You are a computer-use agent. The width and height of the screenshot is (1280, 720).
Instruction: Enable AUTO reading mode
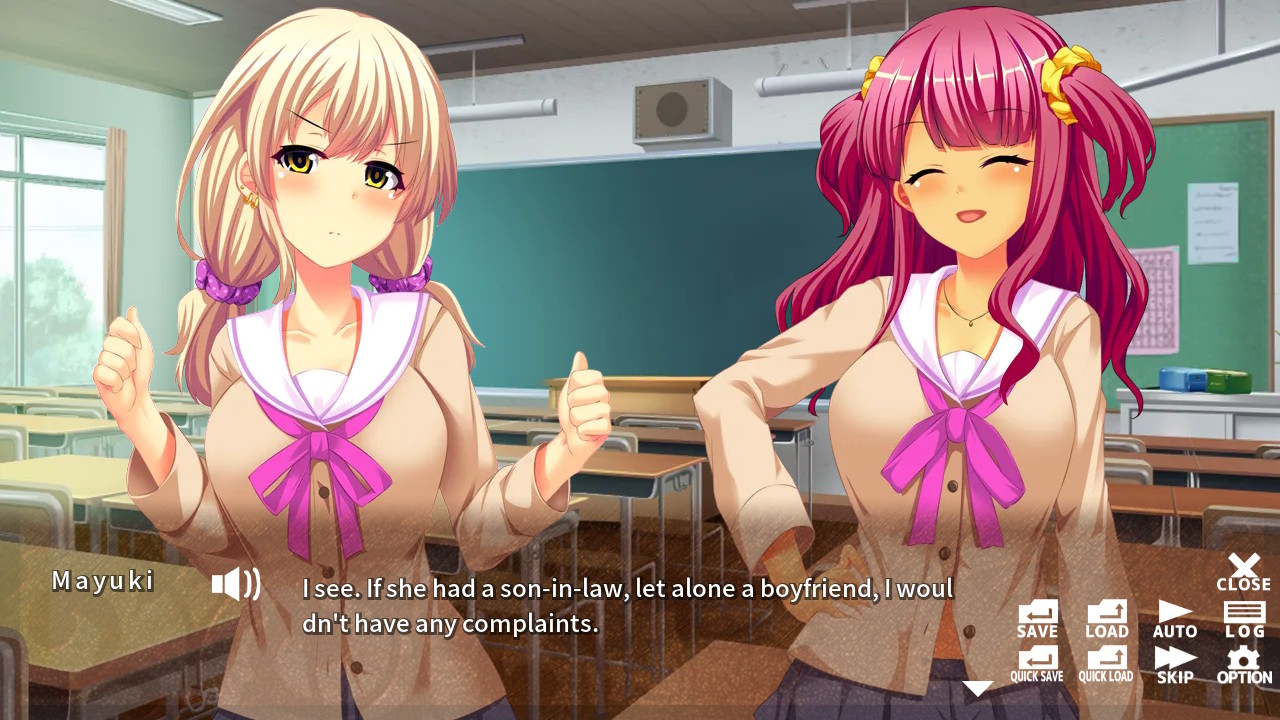1174,615
